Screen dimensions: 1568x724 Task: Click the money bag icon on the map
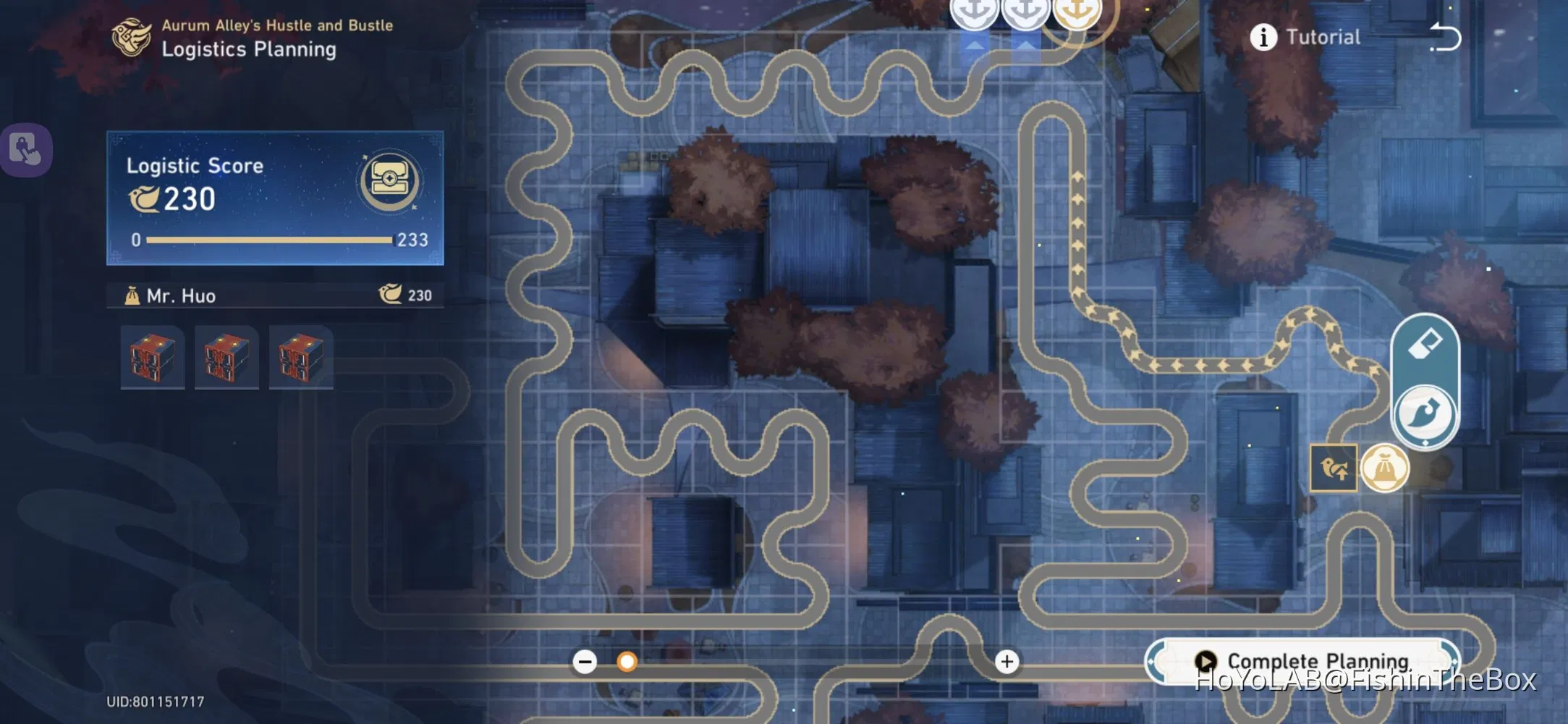1386,468
